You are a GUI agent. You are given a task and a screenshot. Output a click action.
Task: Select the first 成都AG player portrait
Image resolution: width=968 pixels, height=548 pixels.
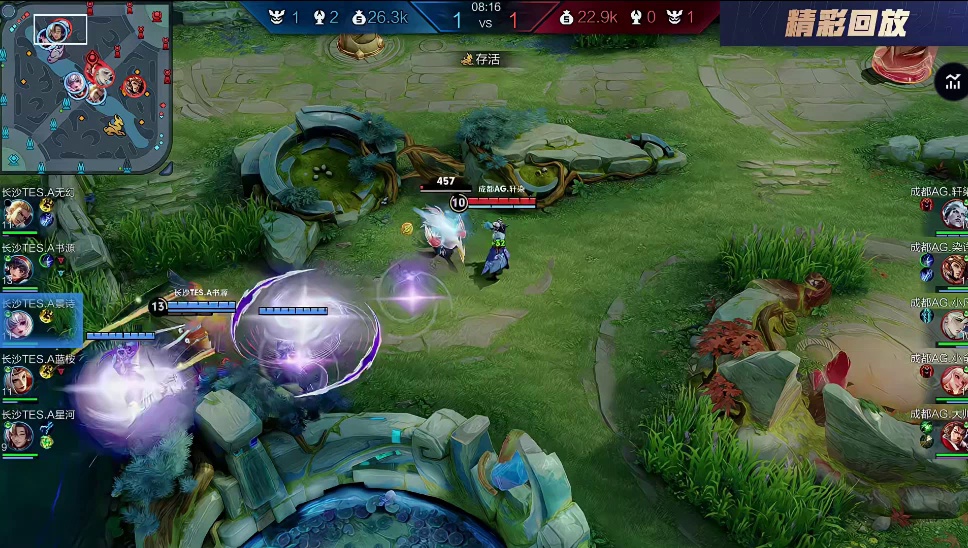pyautogui.click(x=953, y=213)
